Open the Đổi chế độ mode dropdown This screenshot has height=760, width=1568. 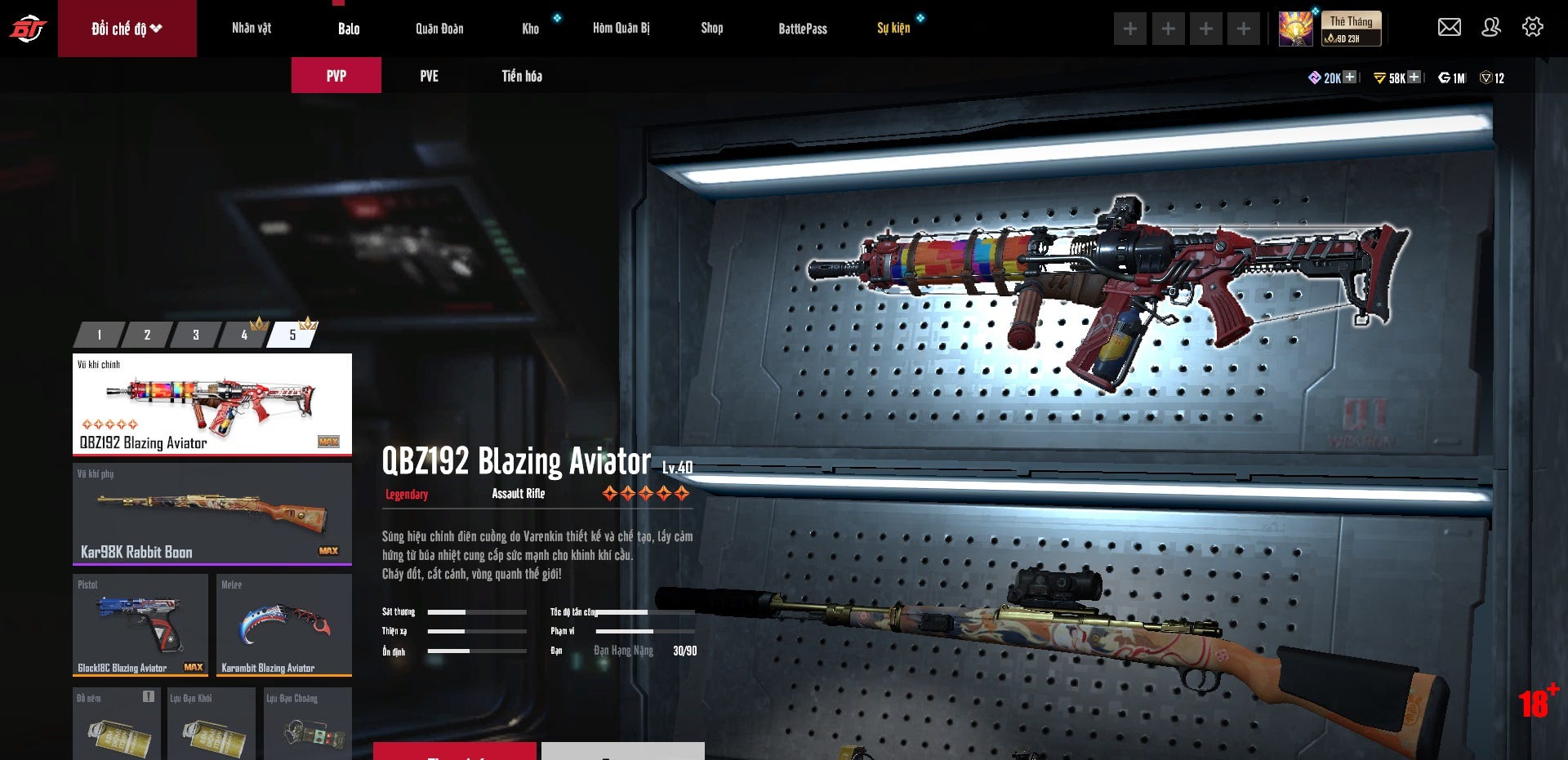pos(127,29)
